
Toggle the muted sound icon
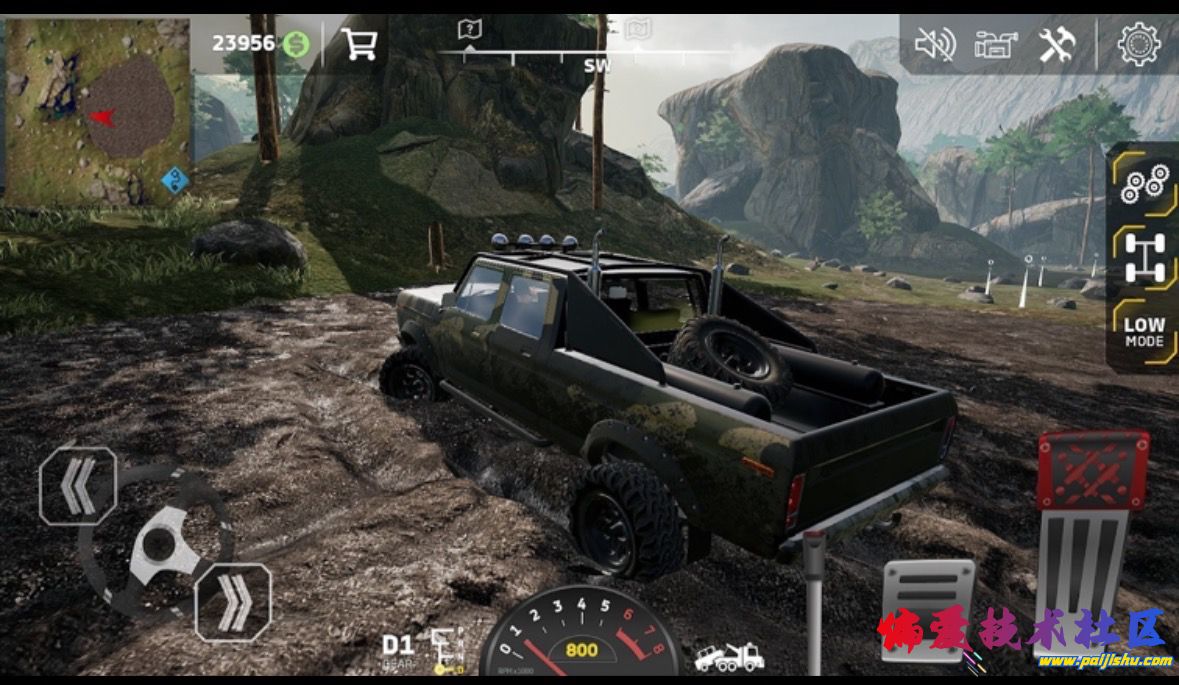(935, 45)
